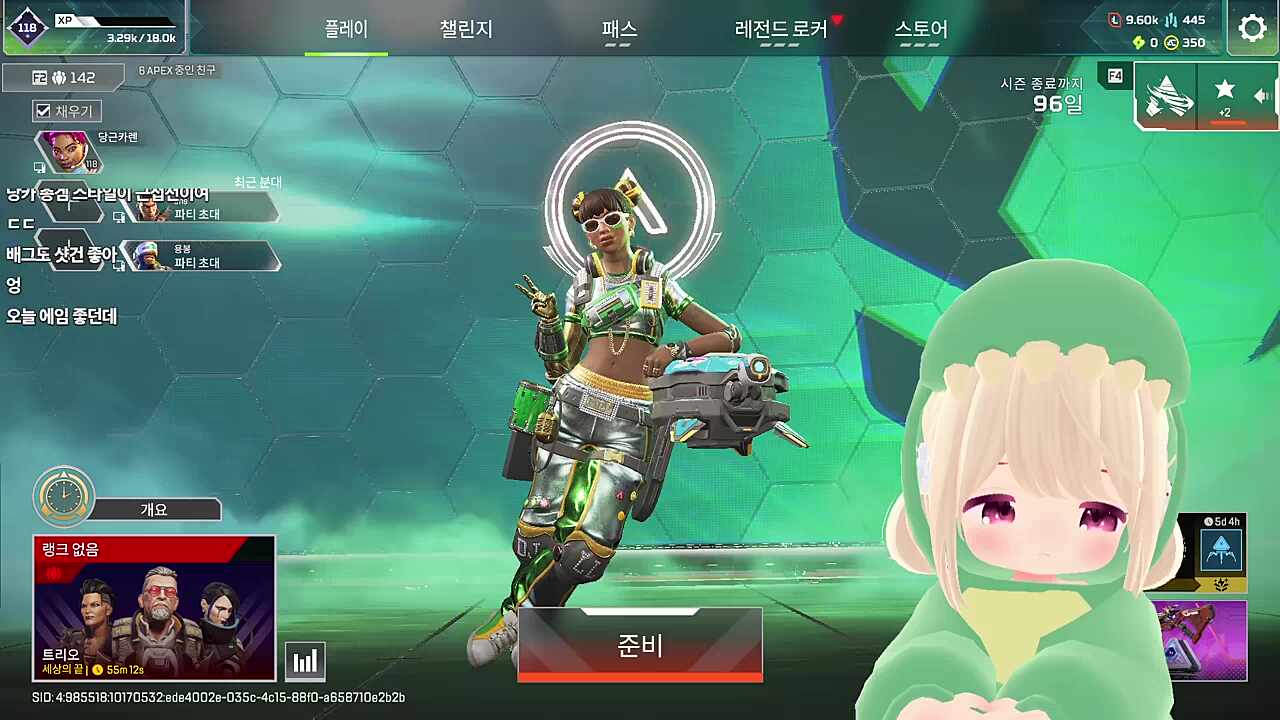Open the settings gear menu
Screen dimensions: 1280x720
(1253, 28)
